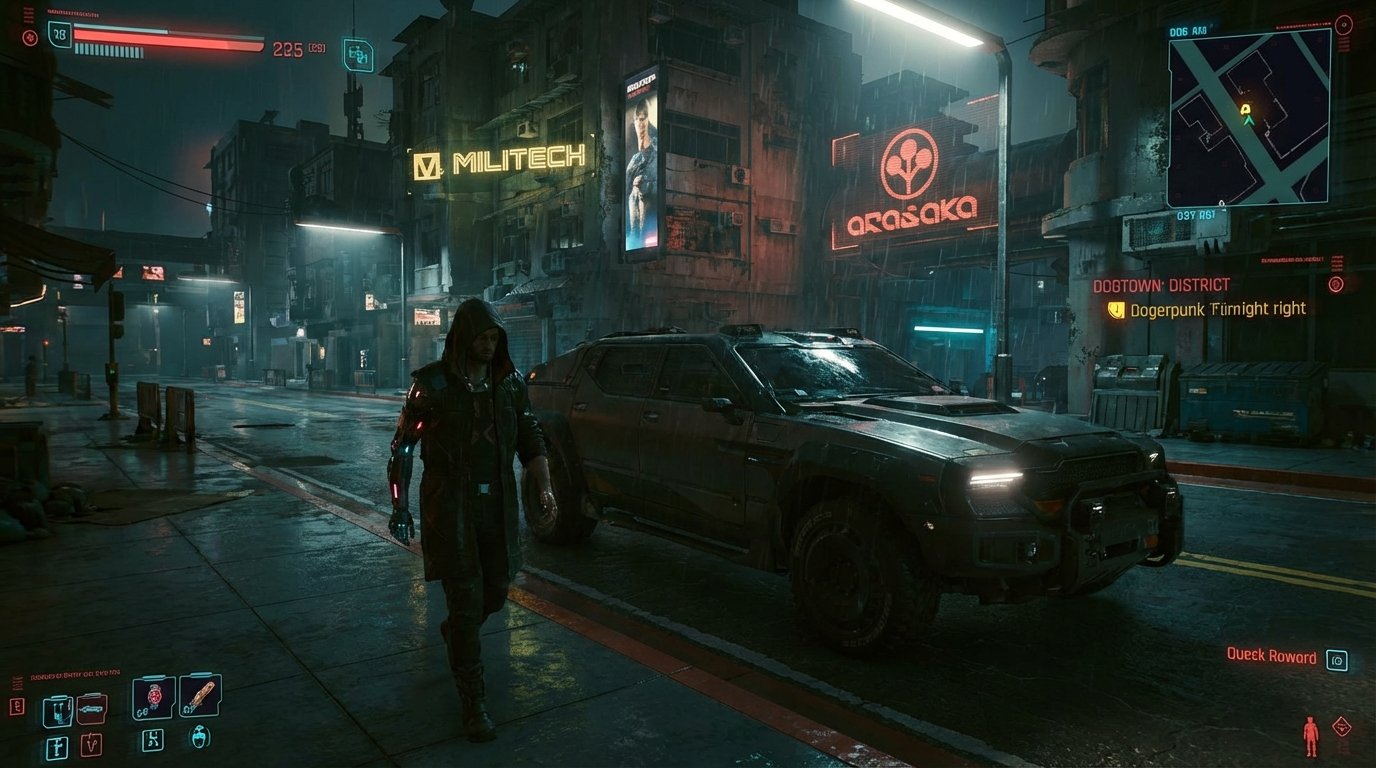Open the red notification panel icon right of the quest
Screen dimensions: 1376x768
coord(1337,283)
